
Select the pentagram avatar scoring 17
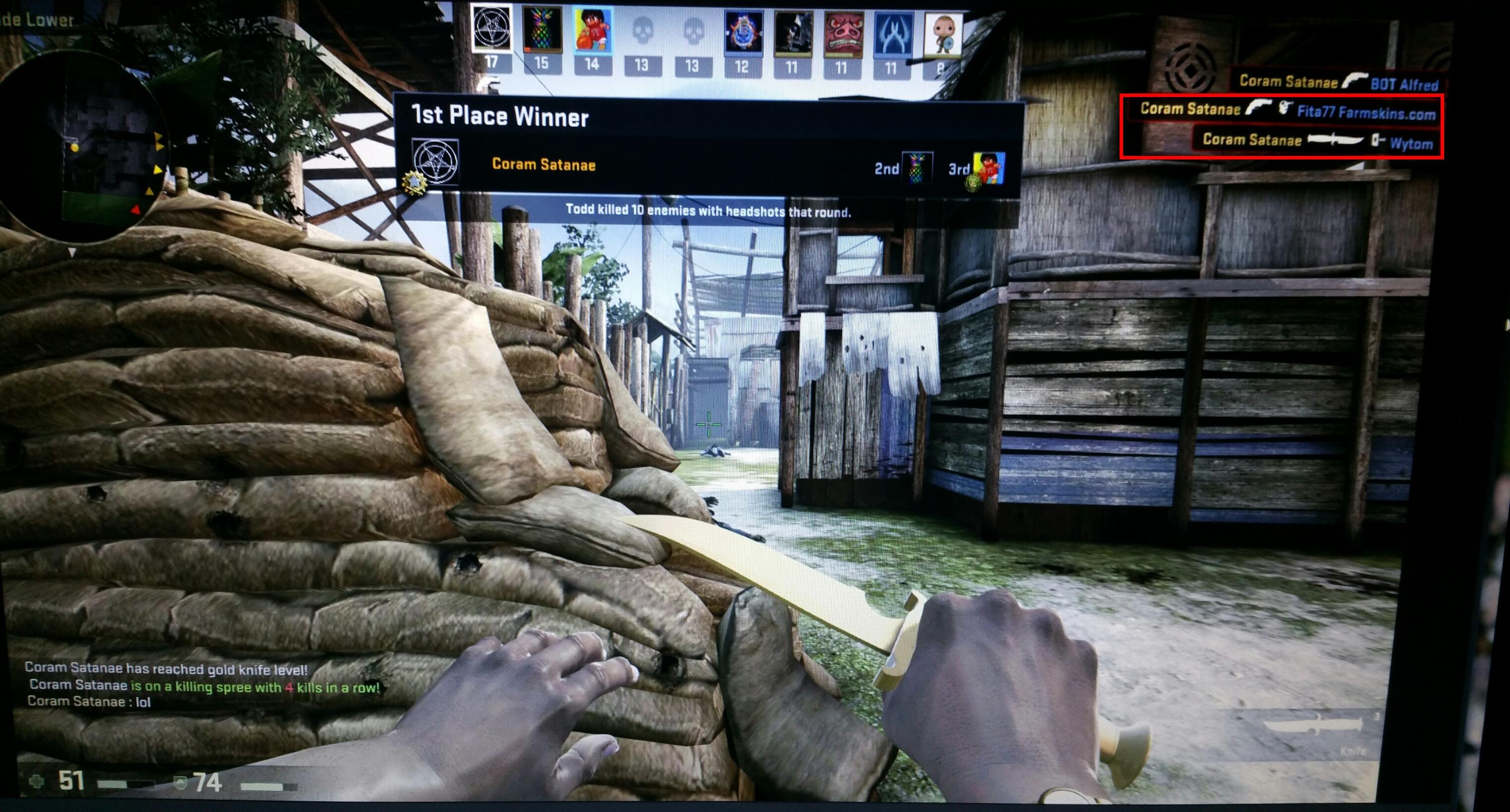coord(491,29)
